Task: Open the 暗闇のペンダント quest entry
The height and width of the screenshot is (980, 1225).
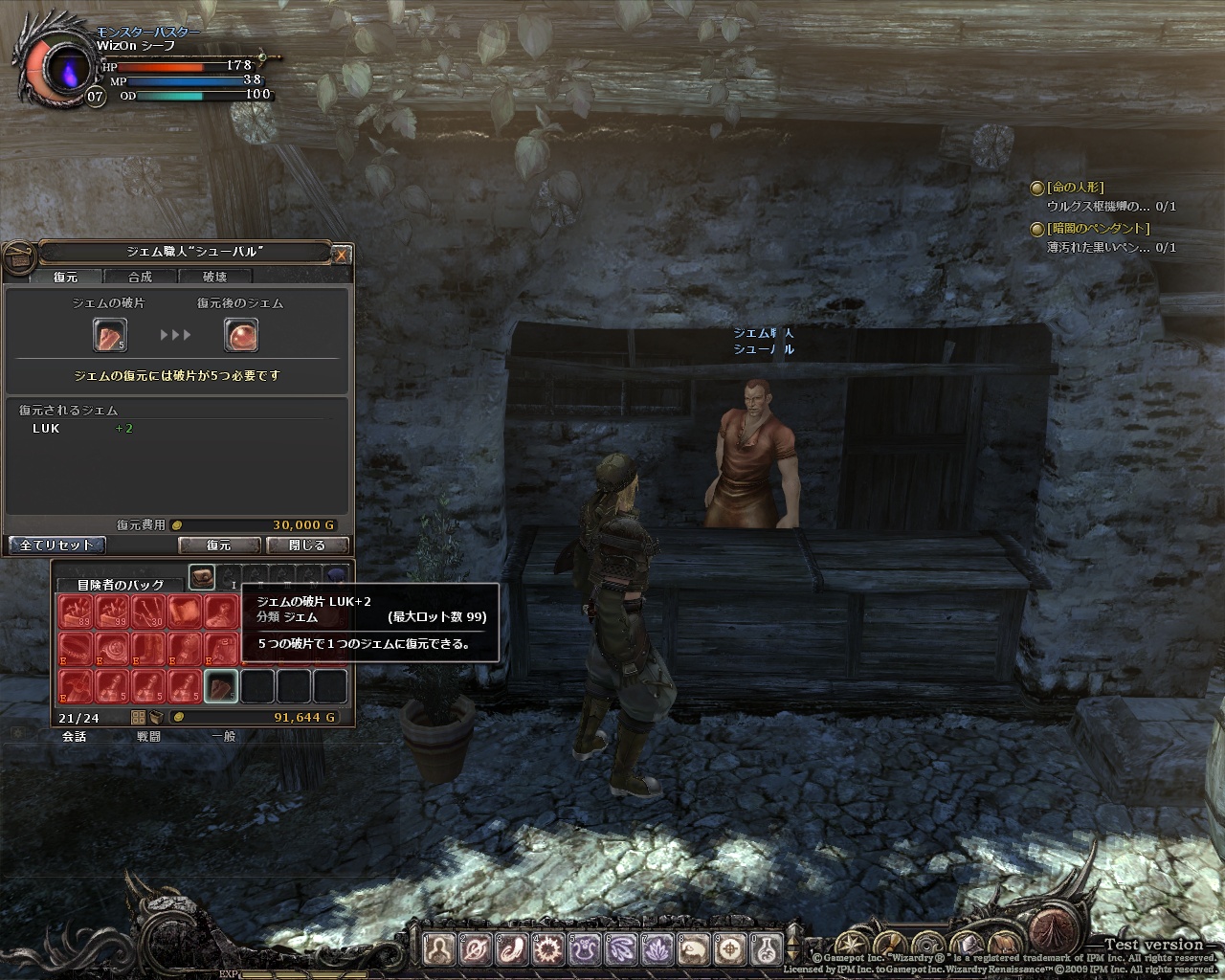Action: 1098,229
